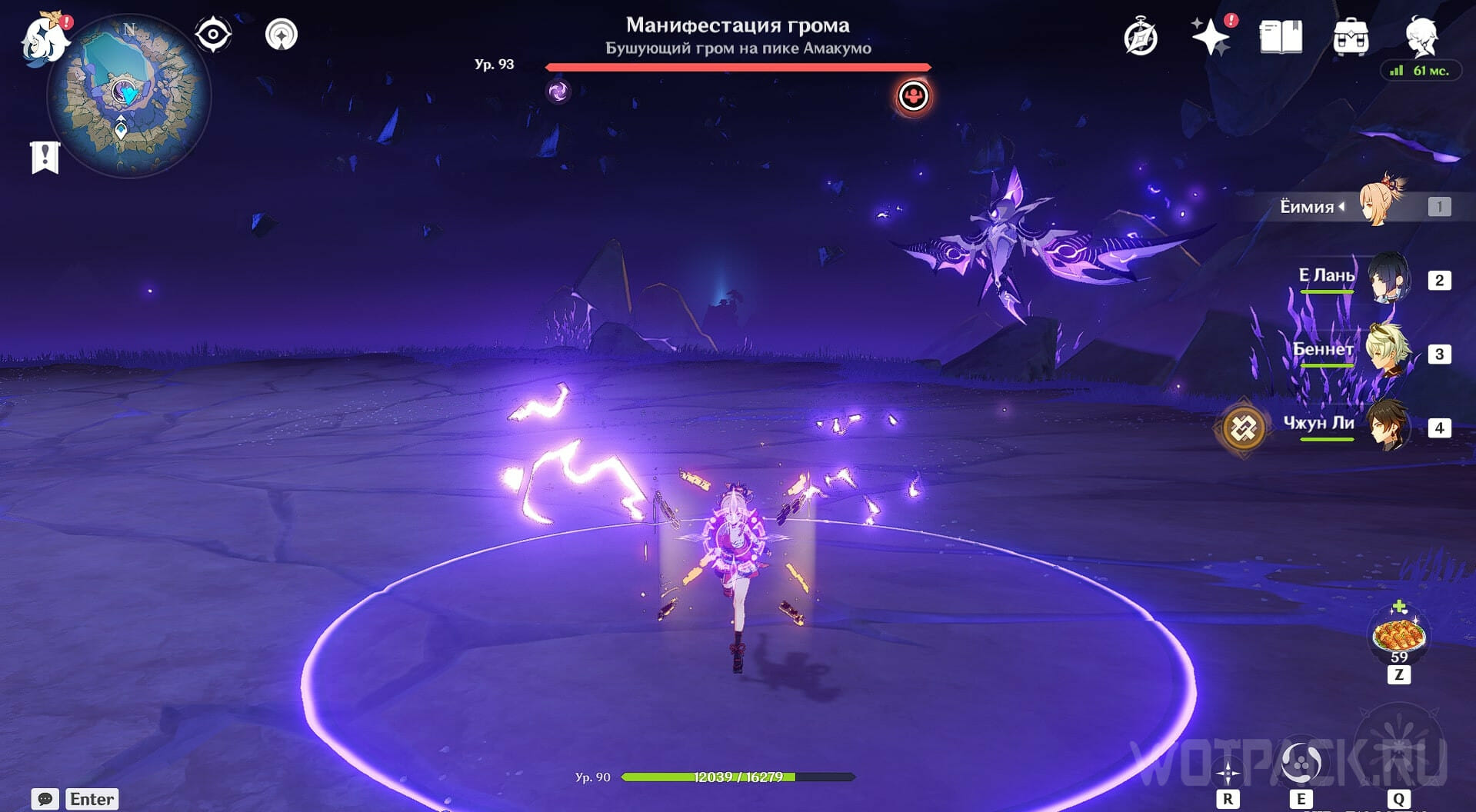
Task: Open the quest banner with exclamation mark
Action: pyautogui.click(x=45, y=158)
